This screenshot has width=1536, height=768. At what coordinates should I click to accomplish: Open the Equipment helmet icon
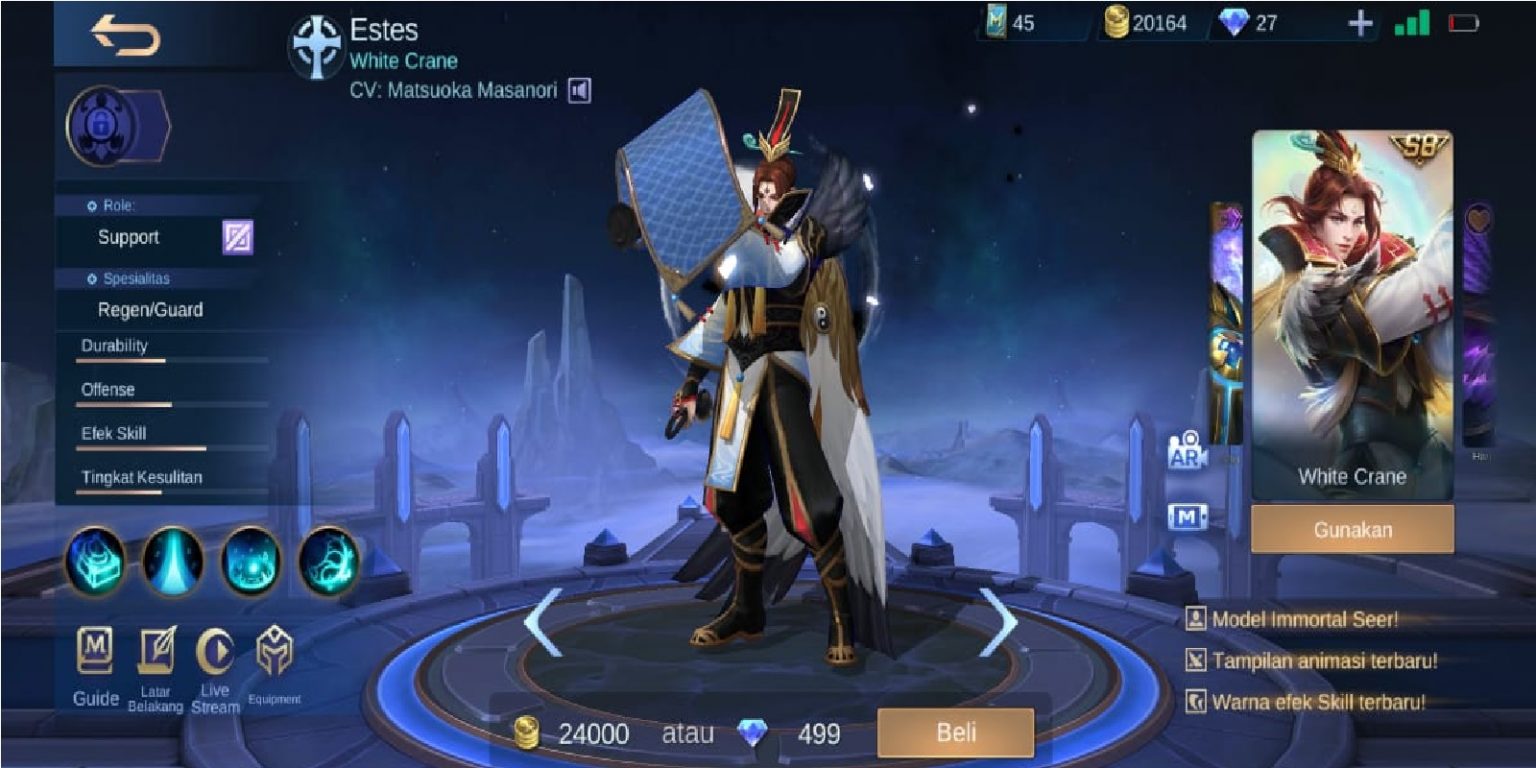[x=273, y=650]
